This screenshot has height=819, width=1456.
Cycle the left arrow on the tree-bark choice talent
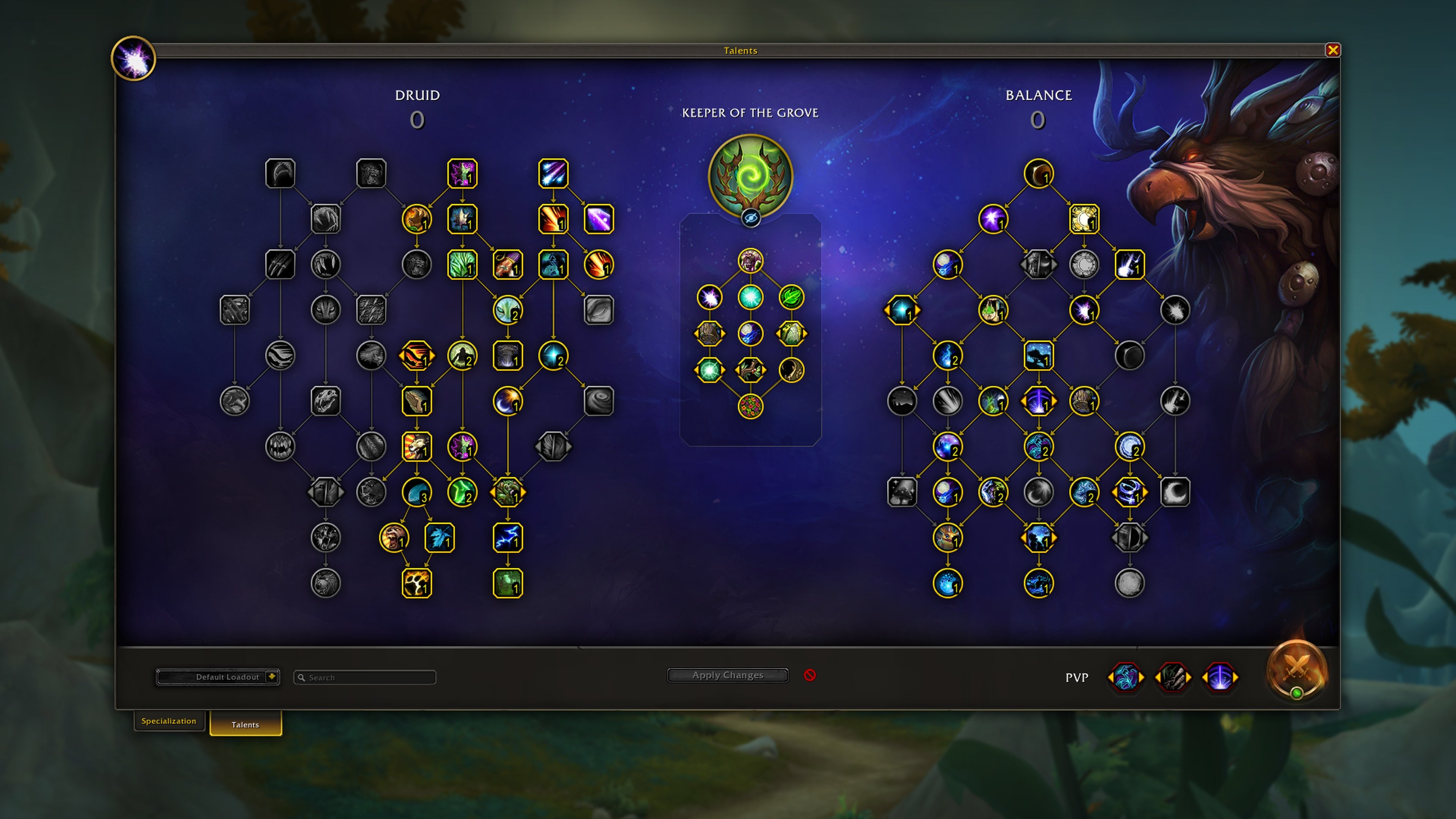point(696,334)
